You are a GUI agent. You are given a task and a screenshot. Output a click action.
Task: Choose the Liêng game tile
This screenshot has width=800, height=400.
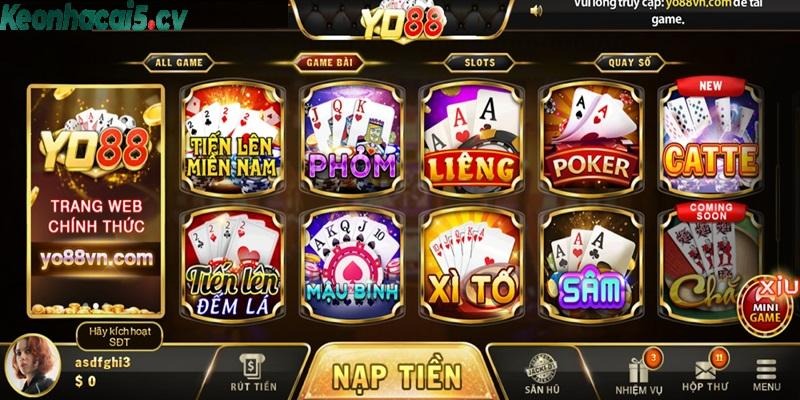(x=470, y=138)
